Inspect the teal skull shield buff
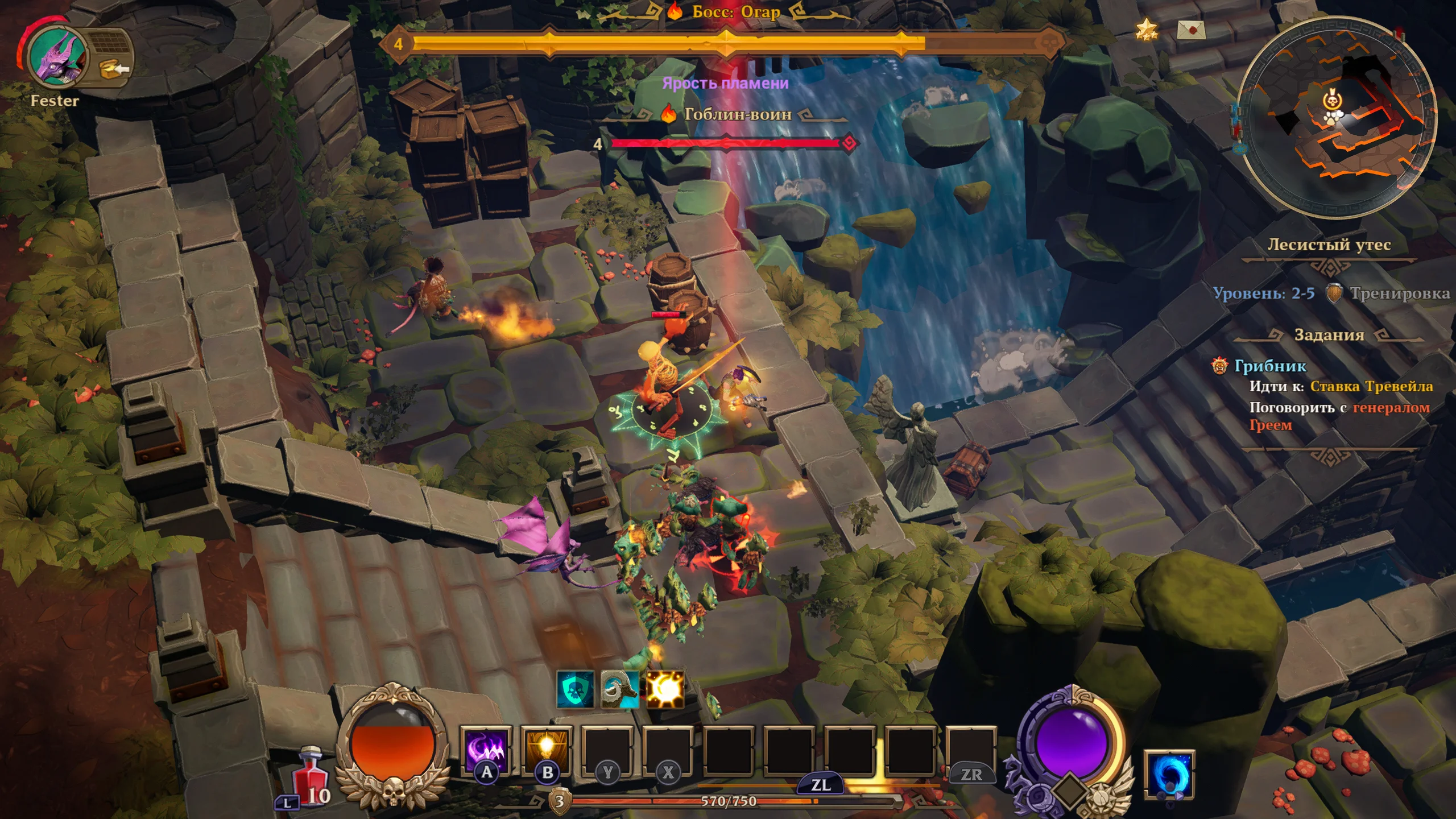This screenshot has height=819, width=1456. (575, 689)
